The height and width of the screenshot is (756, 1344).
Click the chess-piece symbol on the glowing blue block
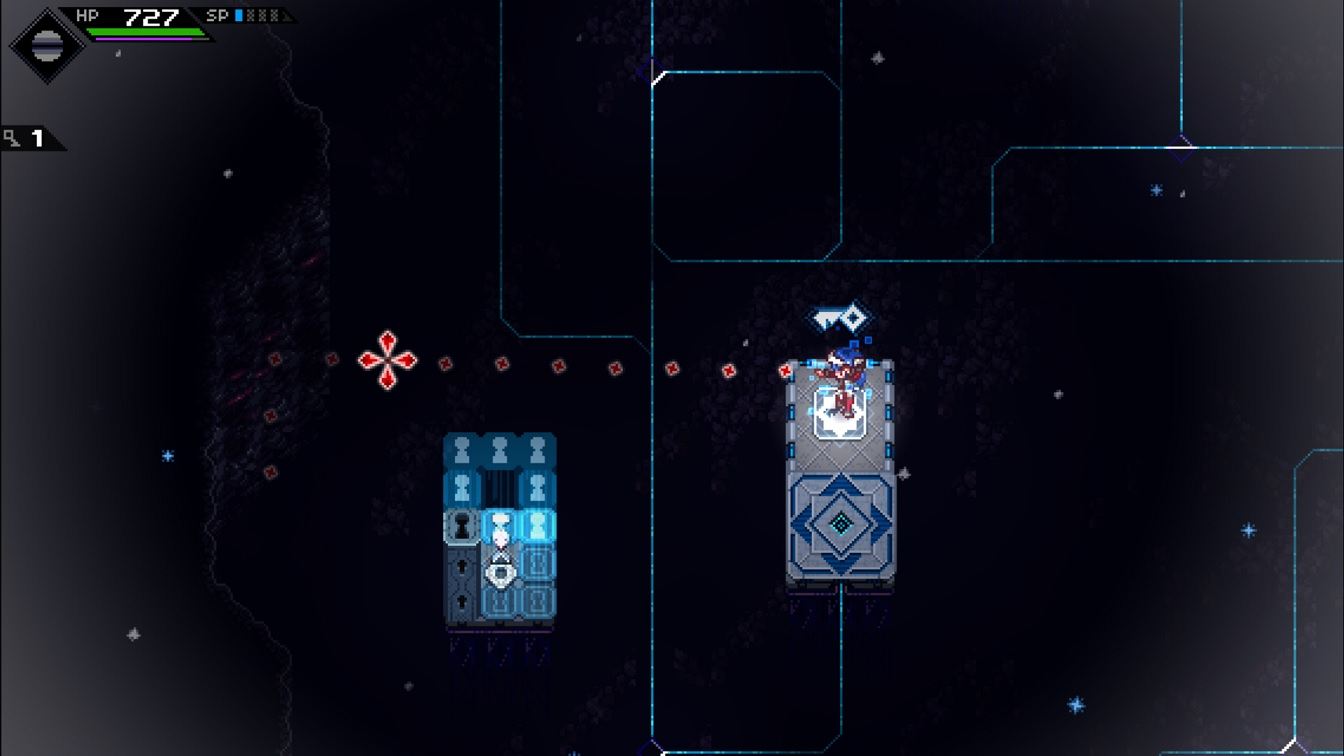click(x=538, y=527)
